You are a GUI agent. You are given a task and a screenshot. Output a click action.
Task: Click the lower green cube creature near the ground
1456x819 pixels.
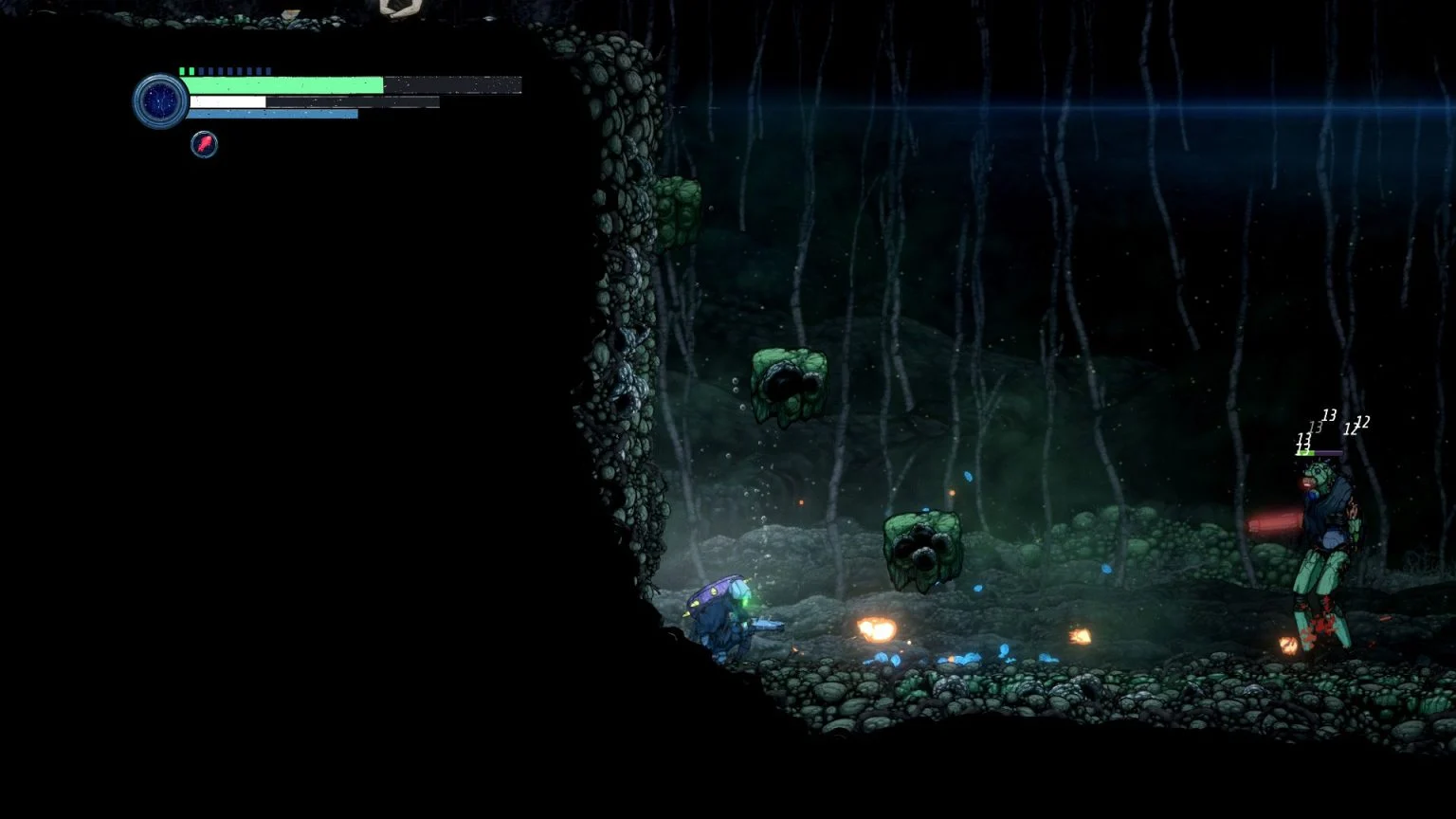click(x=921, y=550)
